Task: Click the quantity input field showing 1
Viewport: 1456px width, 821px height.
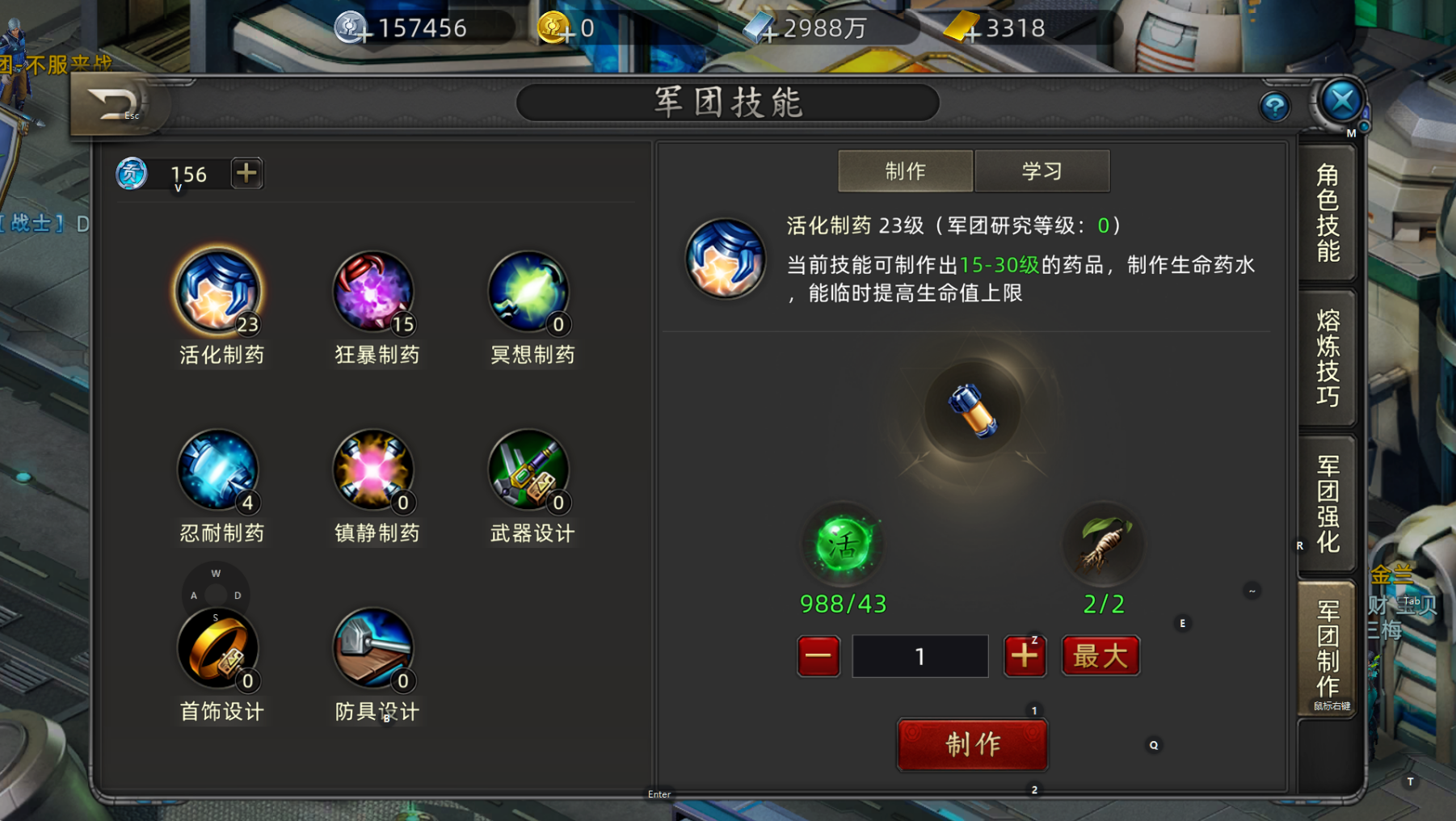Action: point(919,656)
